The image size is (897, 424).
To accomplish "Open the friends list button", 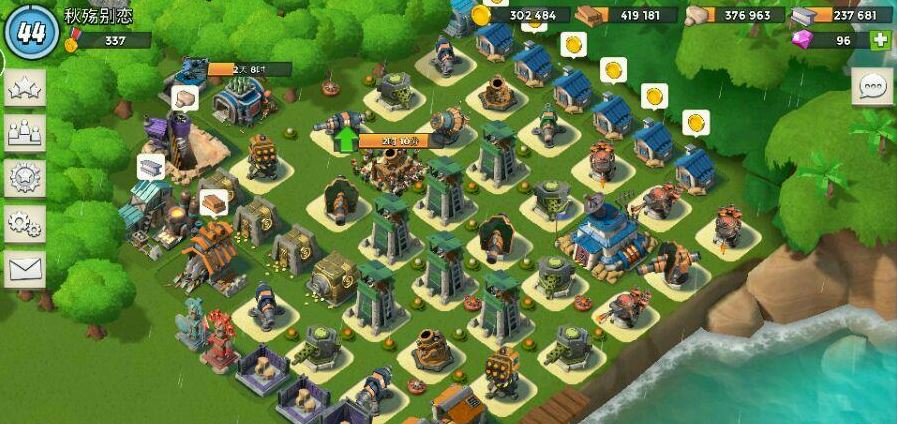I will (x=24, y=133).
